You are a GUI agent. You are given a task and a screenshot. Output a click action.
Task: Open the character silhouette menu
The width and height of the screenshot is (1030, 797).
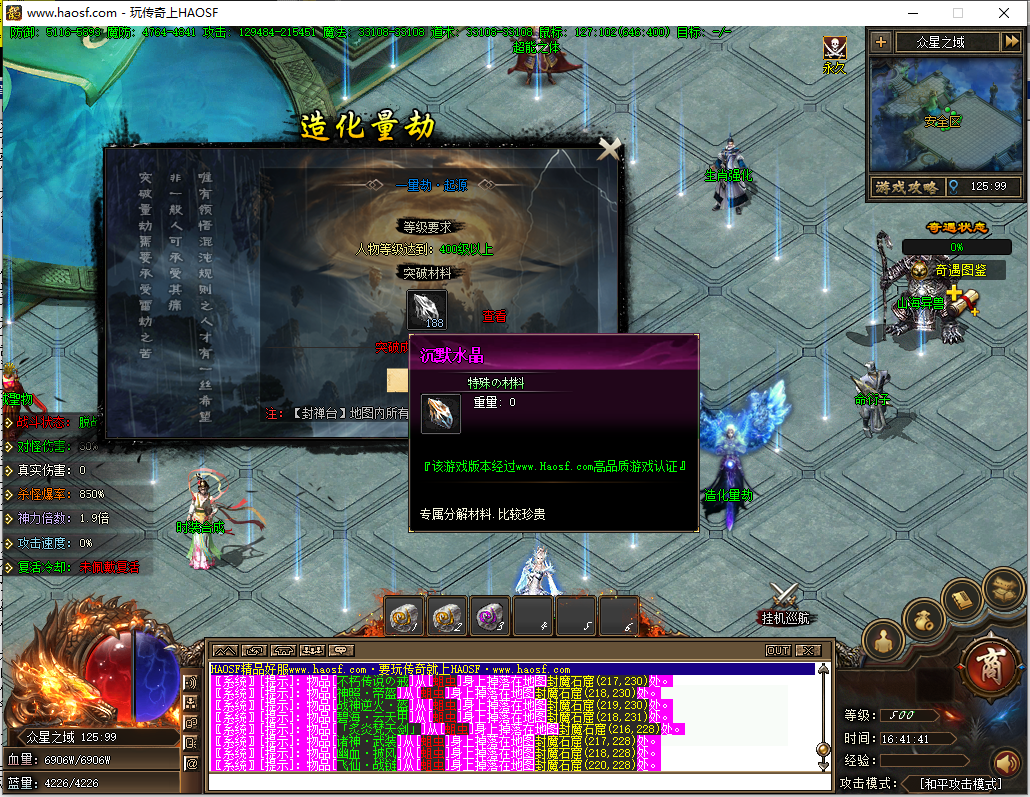coord(883,638)
